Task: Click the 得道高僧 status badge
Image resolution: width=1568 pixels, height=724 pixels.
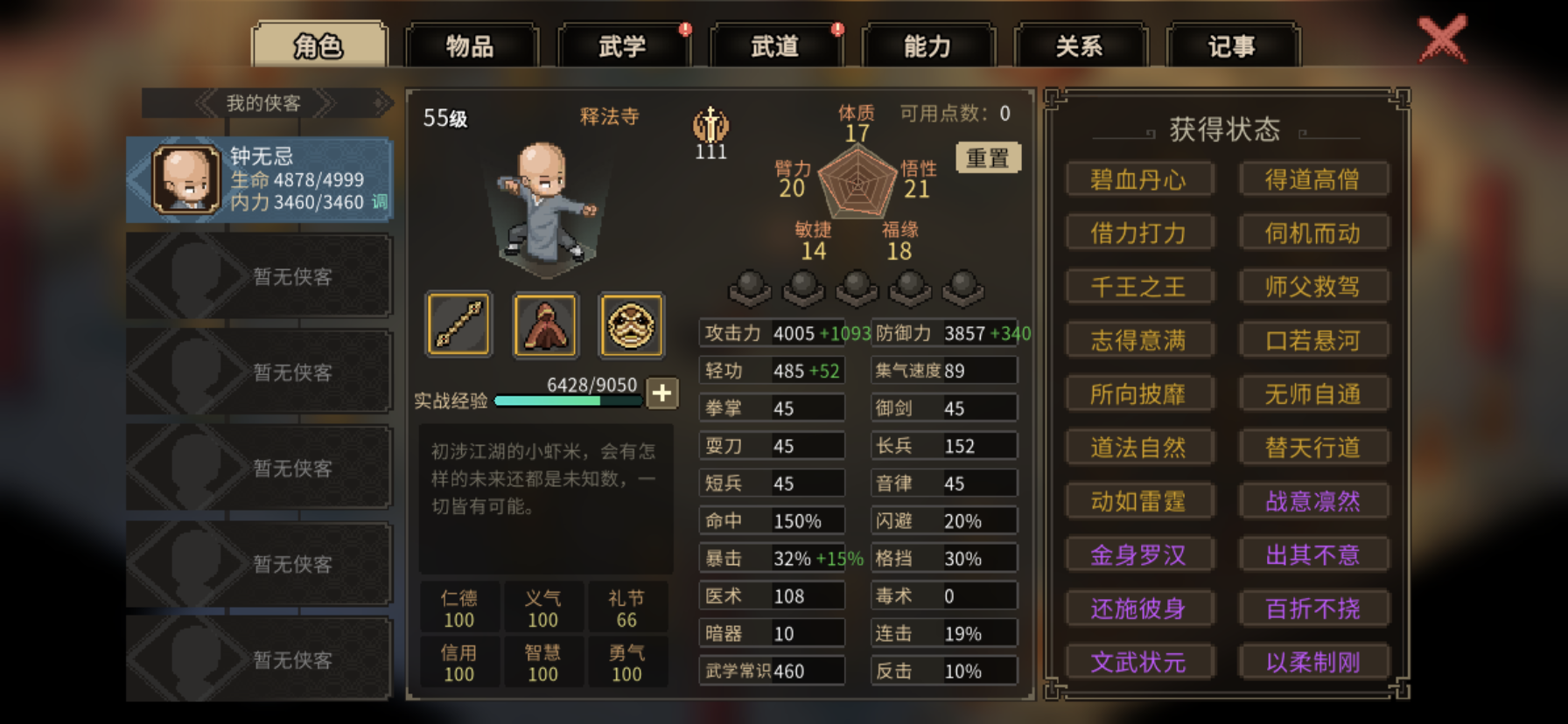Action: 1314,178
